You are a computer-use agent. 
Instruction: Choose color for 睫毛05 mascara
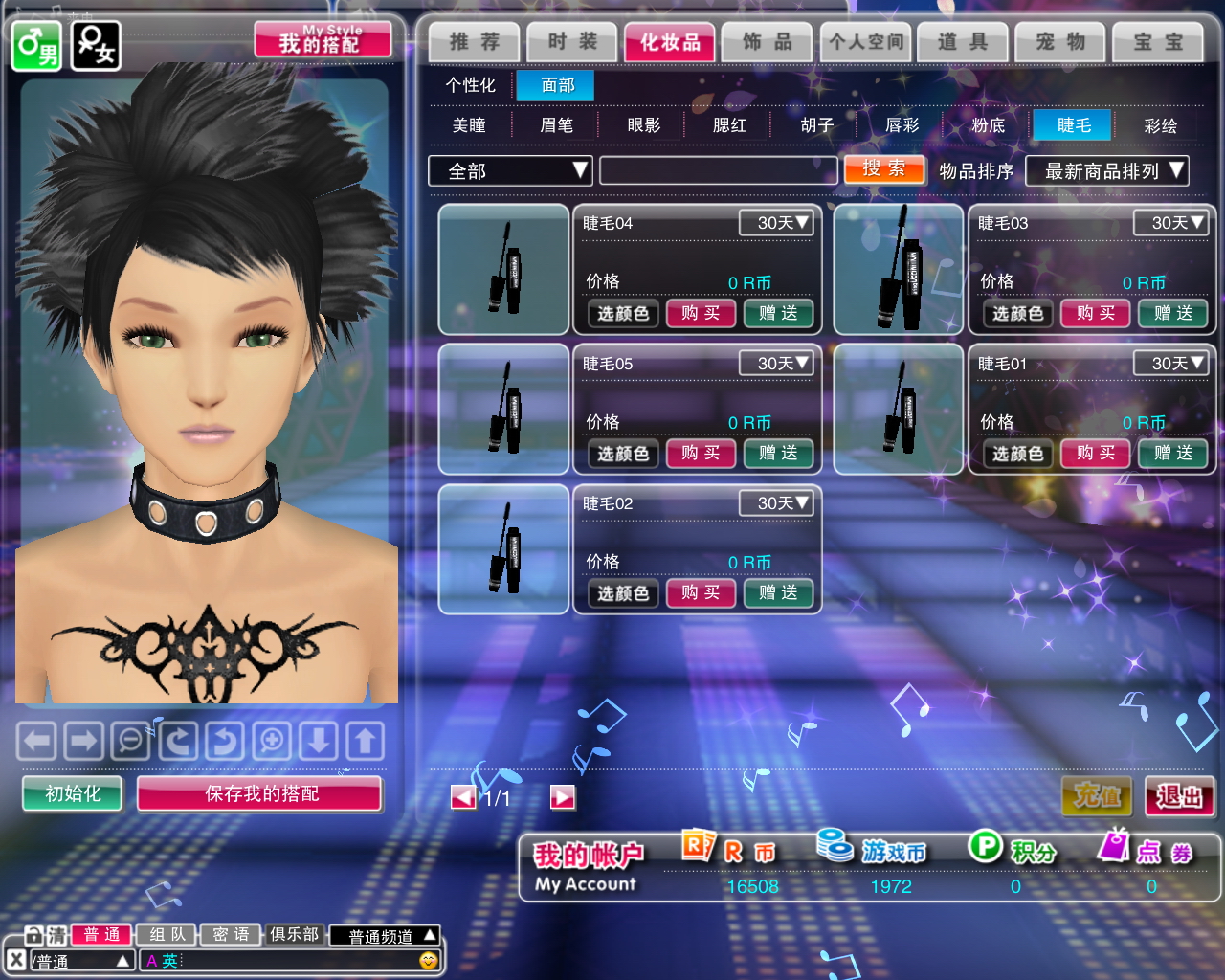coord(623,454)
